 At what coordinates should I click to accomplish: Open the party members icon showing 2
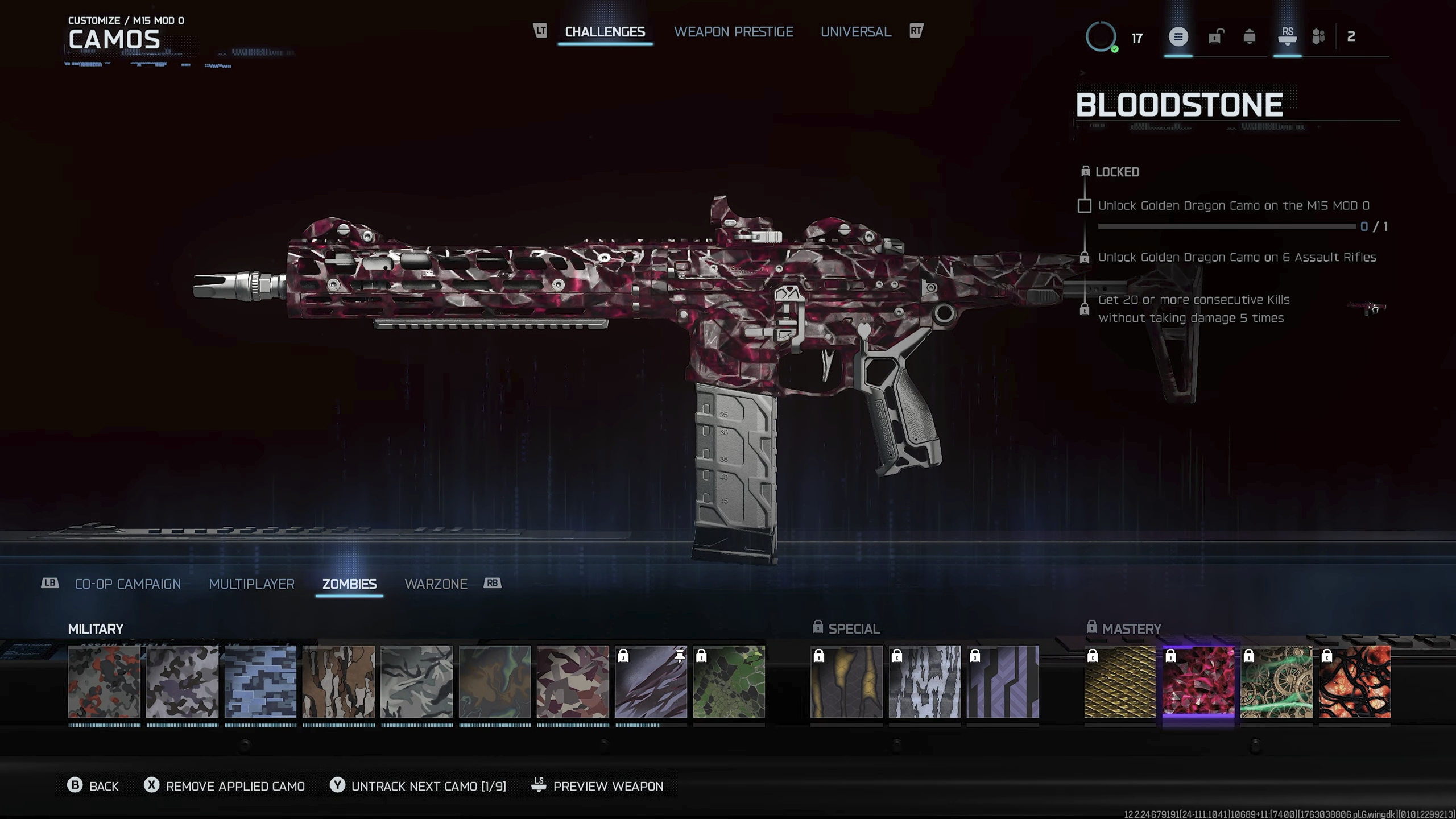pos(1319,38)
